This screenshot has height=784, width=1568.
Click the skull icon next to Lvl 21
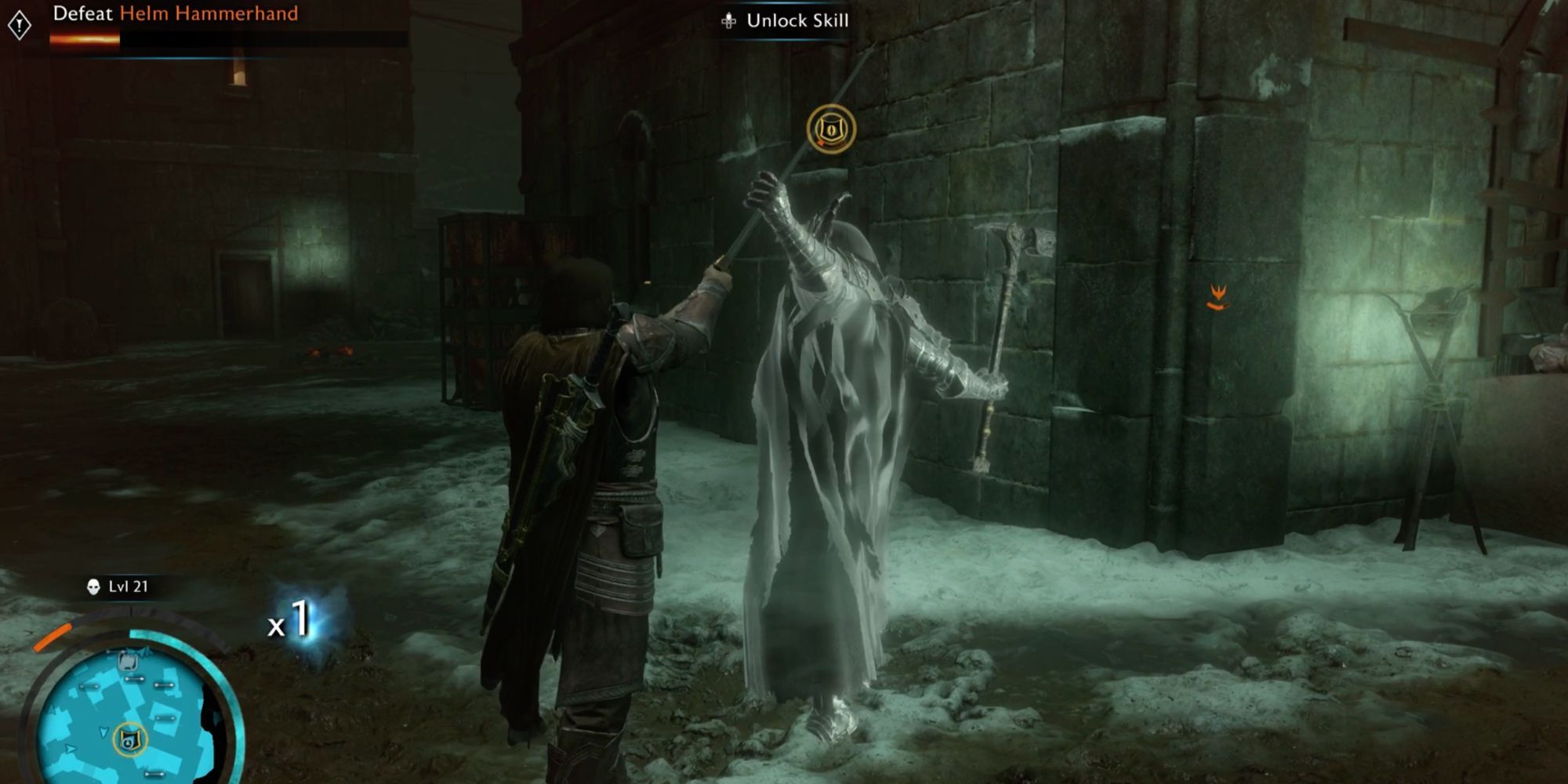click(x=93, y=586)
